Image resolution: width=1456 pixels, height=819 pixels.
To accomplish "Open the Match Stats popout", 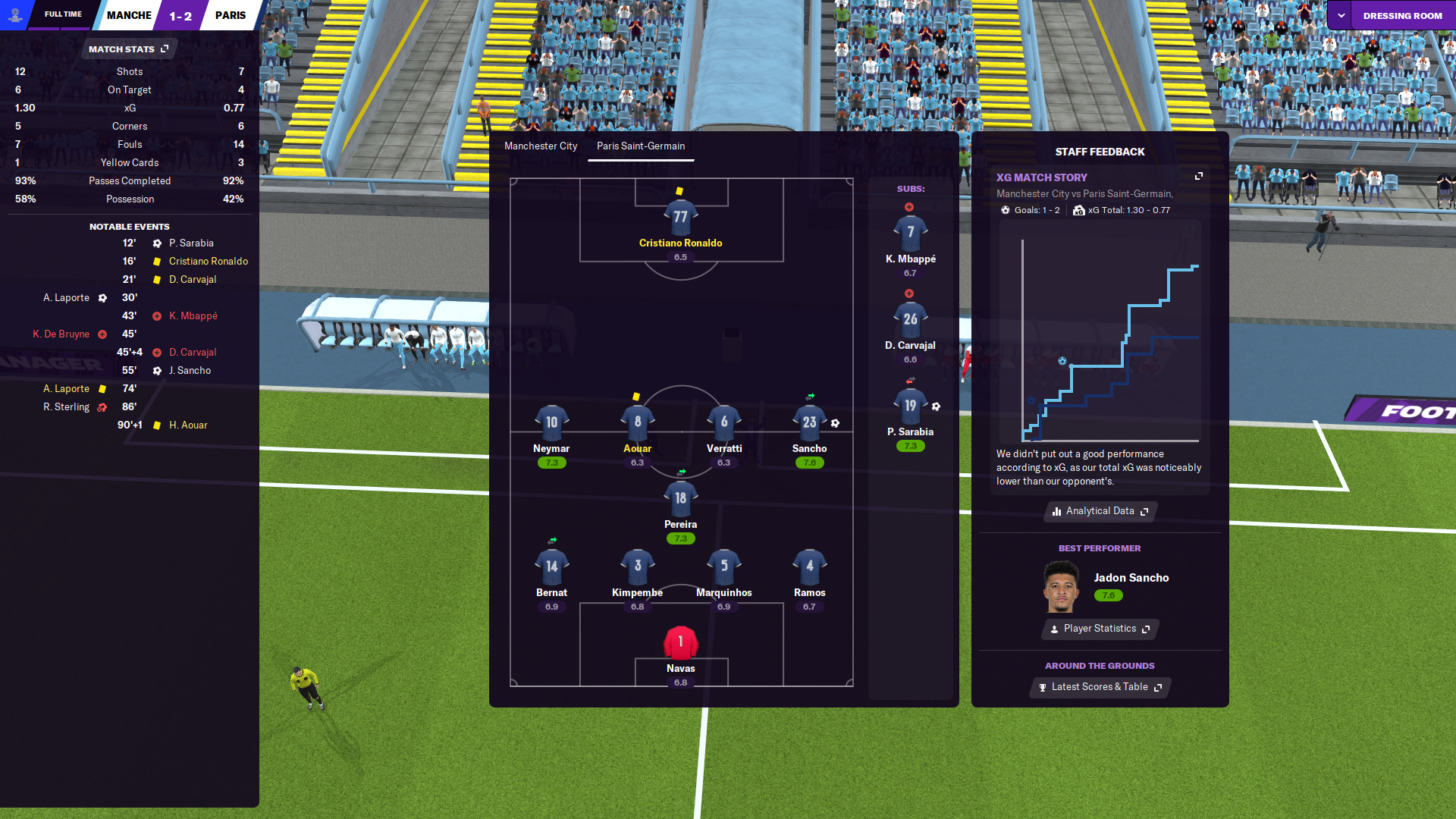I will [x=129, y=49].
